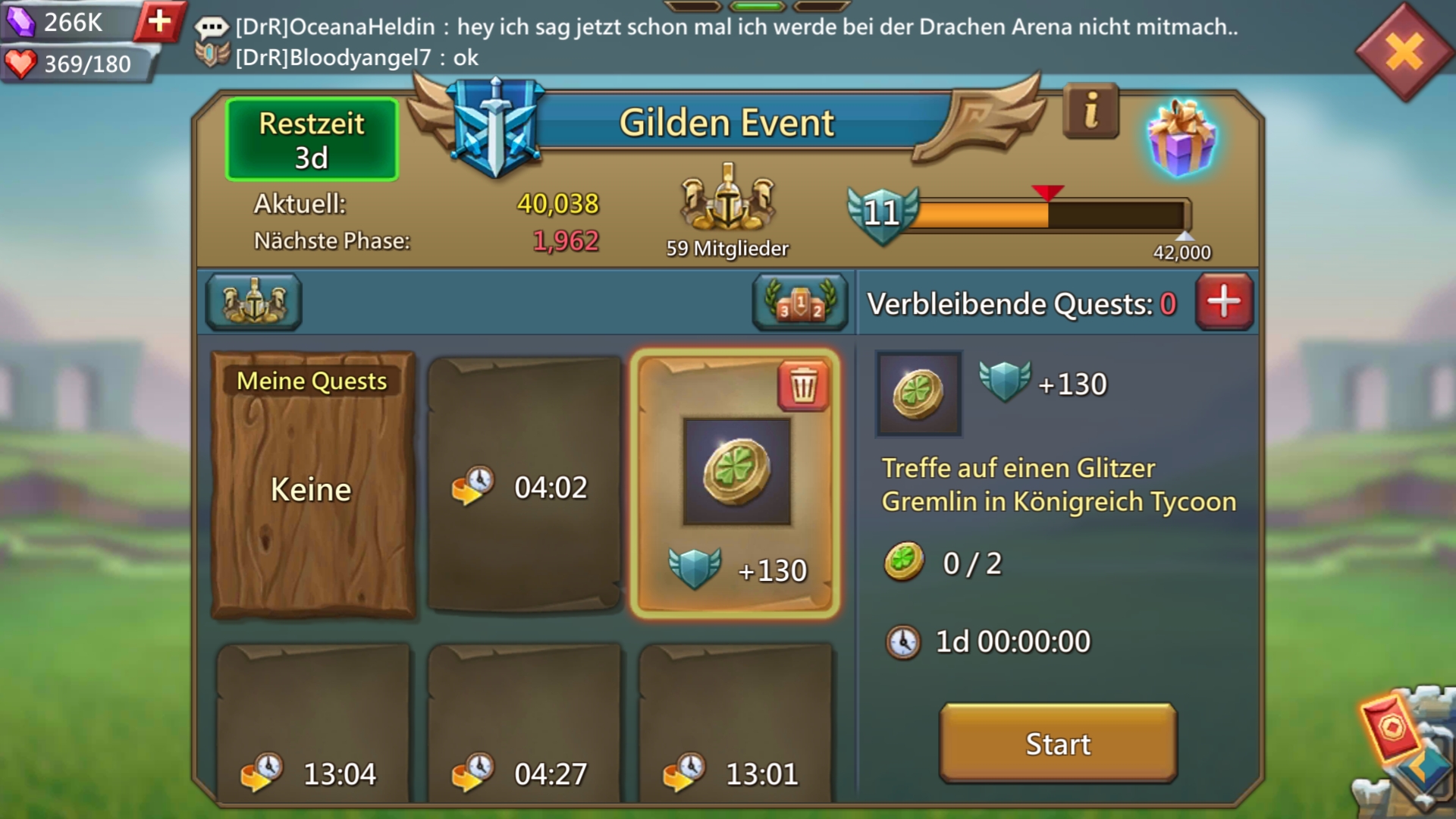Start the Glitzer Gremlin quest
The height and width of the screenshot is (819, 1456).
coord(1058,743)
